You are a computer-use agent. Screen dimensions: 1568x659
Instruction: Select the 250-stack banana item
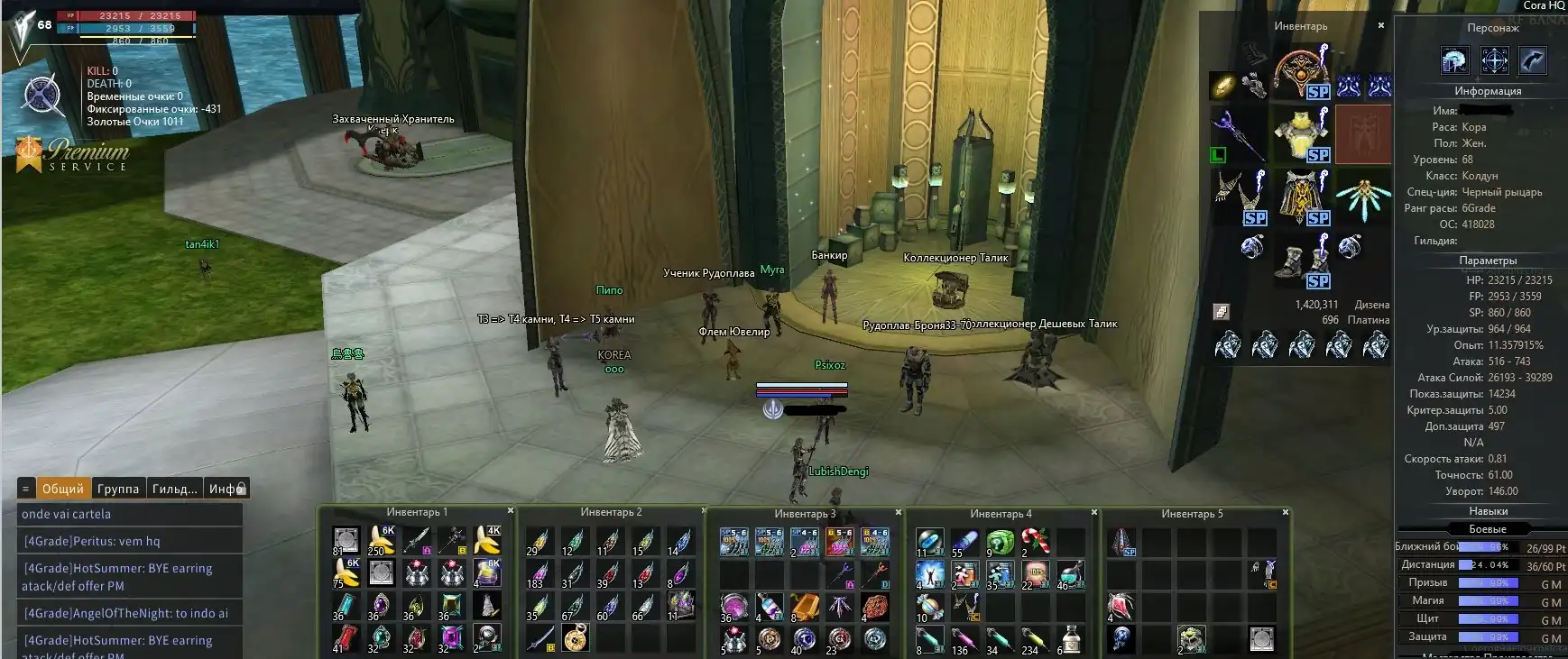pos(381,540)
